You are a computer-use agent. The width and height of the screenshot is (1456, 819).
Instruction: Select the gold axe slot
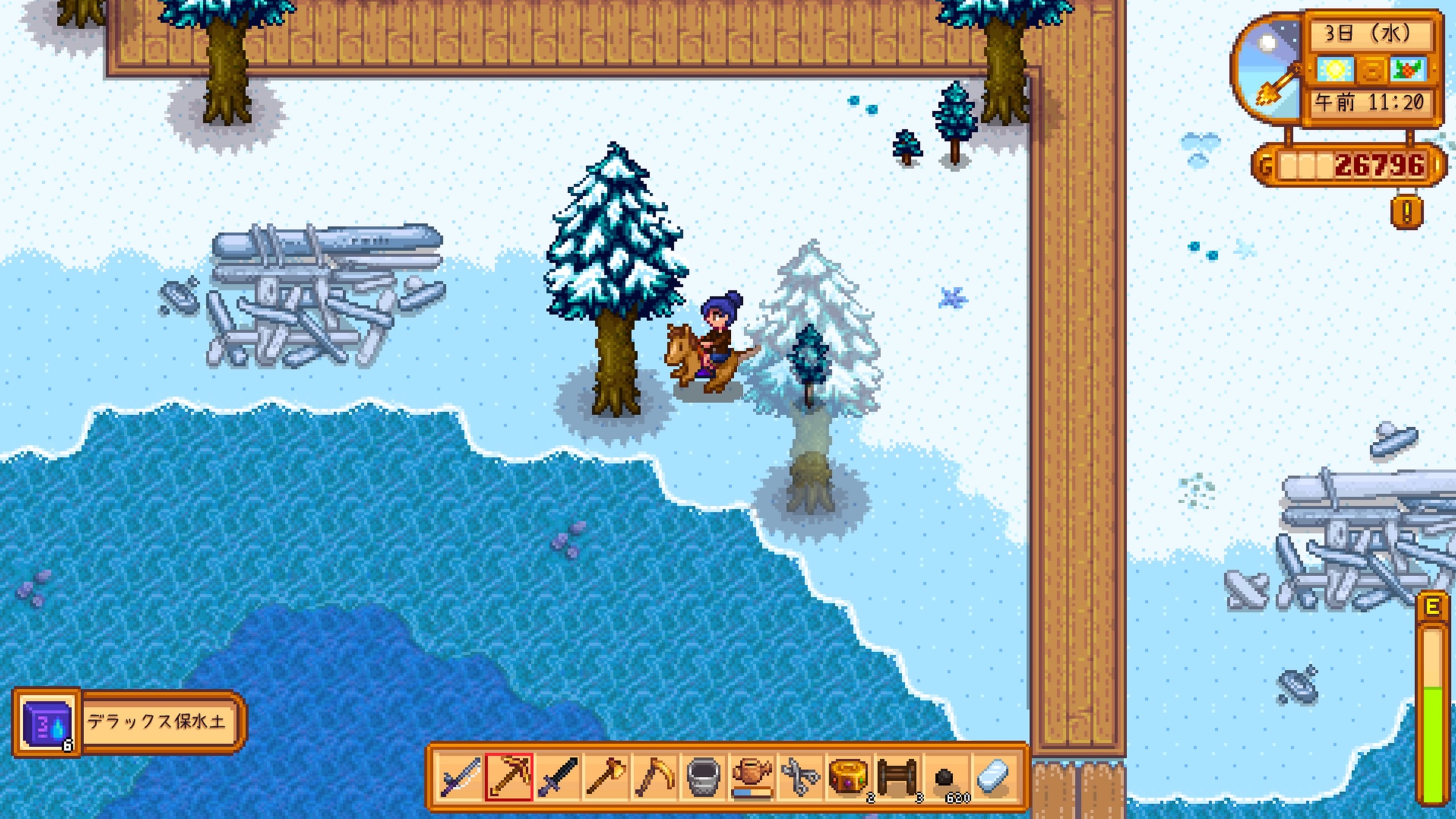coord(606,777)
